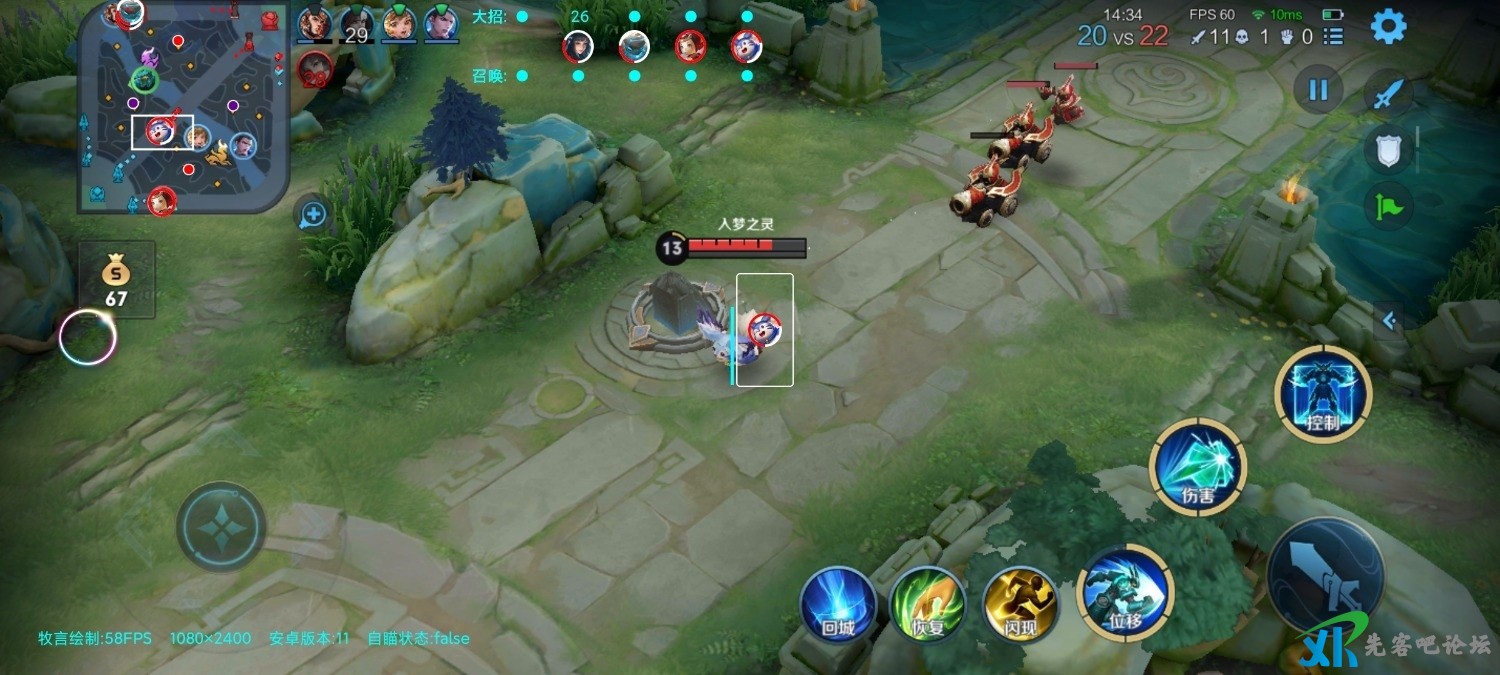Viewport: 1500px width, 675px height.
Task: Send the shield defend signal
Action: [x=1388, y=151]
